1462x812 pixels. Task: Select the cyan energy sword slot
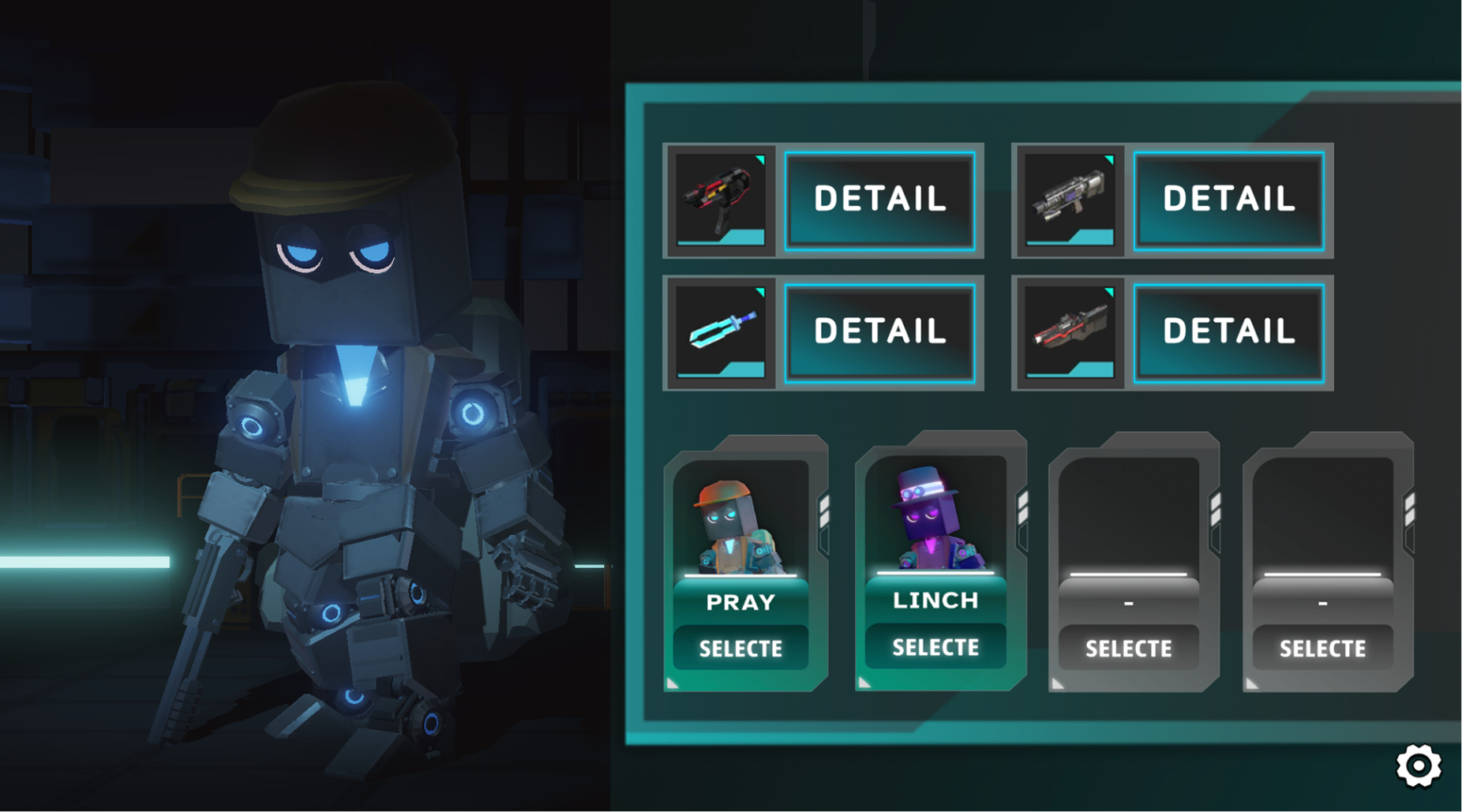coord(721,332)
